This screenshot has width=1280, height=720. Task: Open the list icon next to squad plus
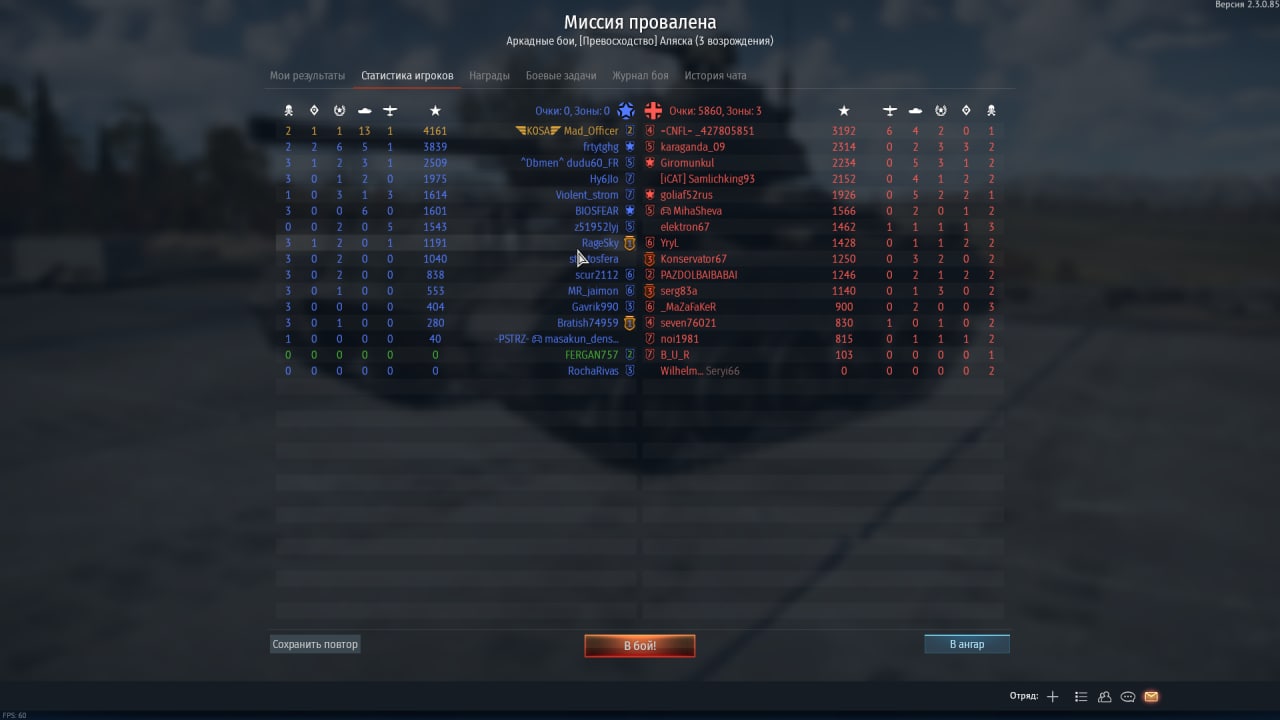tap(1081, 697)
